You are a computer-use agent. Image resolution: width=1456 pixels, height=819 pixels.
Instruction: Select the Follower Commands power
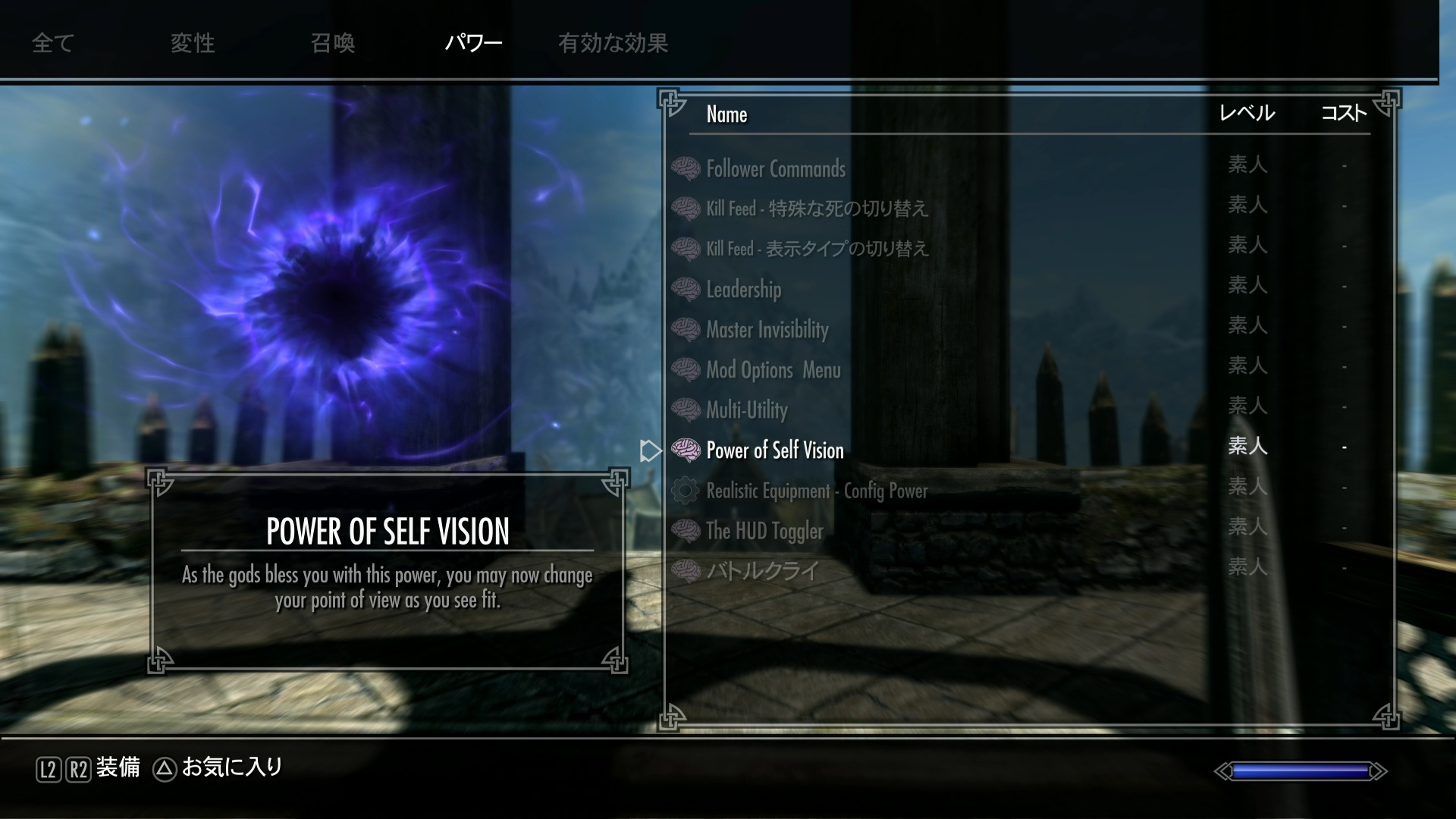775,168
